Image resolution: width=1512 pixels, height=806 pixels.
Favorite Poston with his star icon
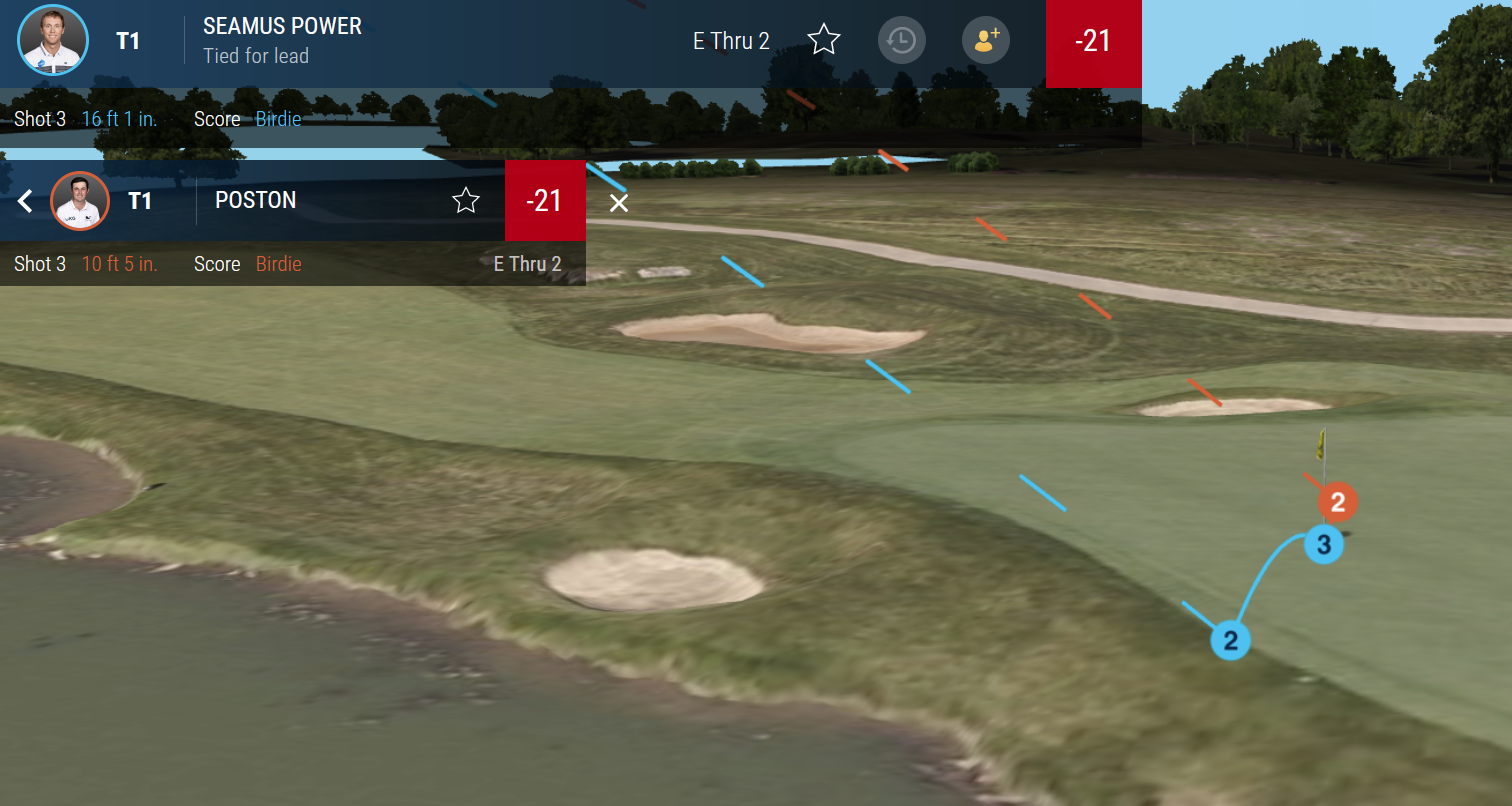coord(465,201)
